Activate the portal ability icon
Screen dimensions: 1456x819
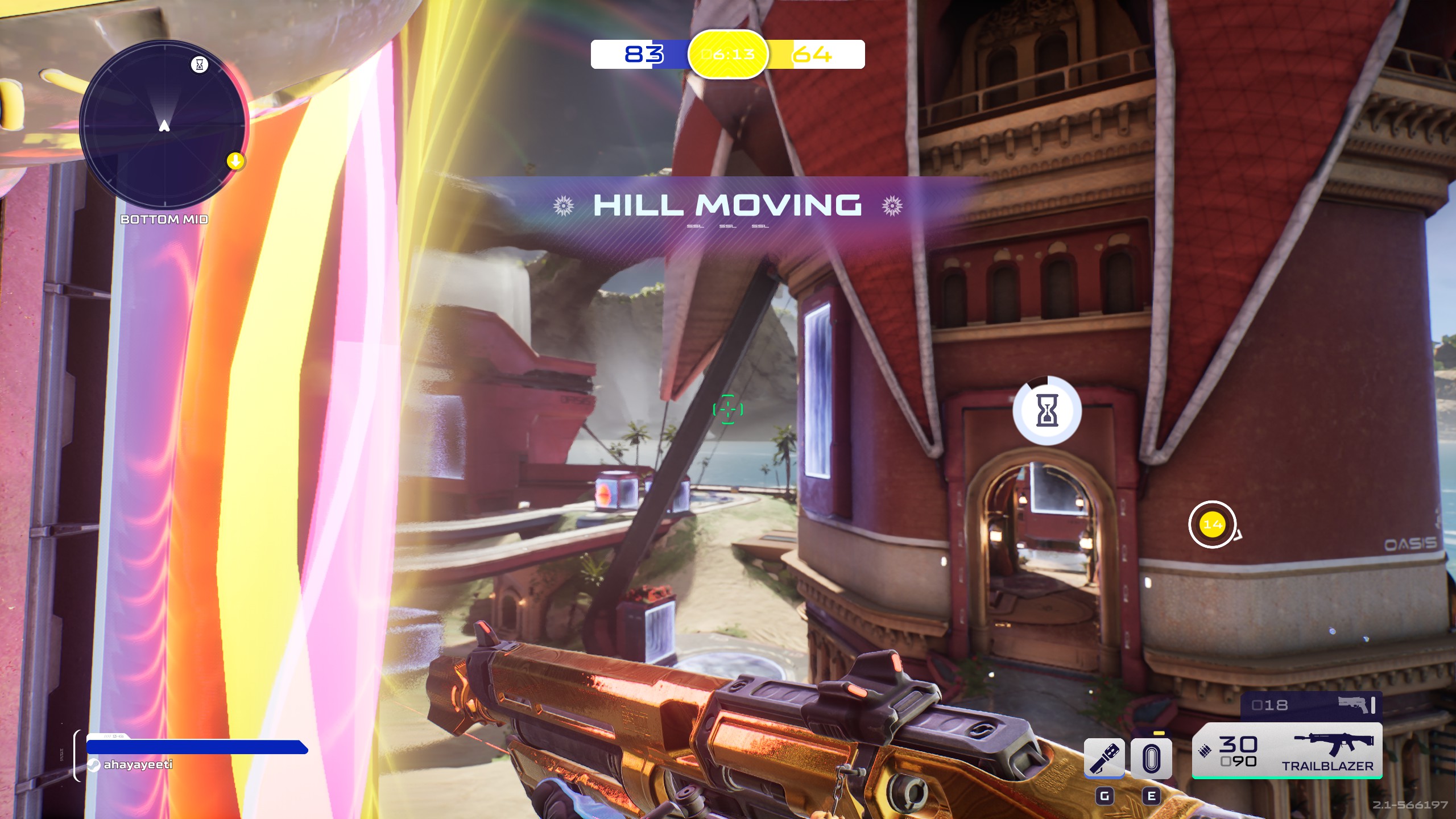(1151, 758)
